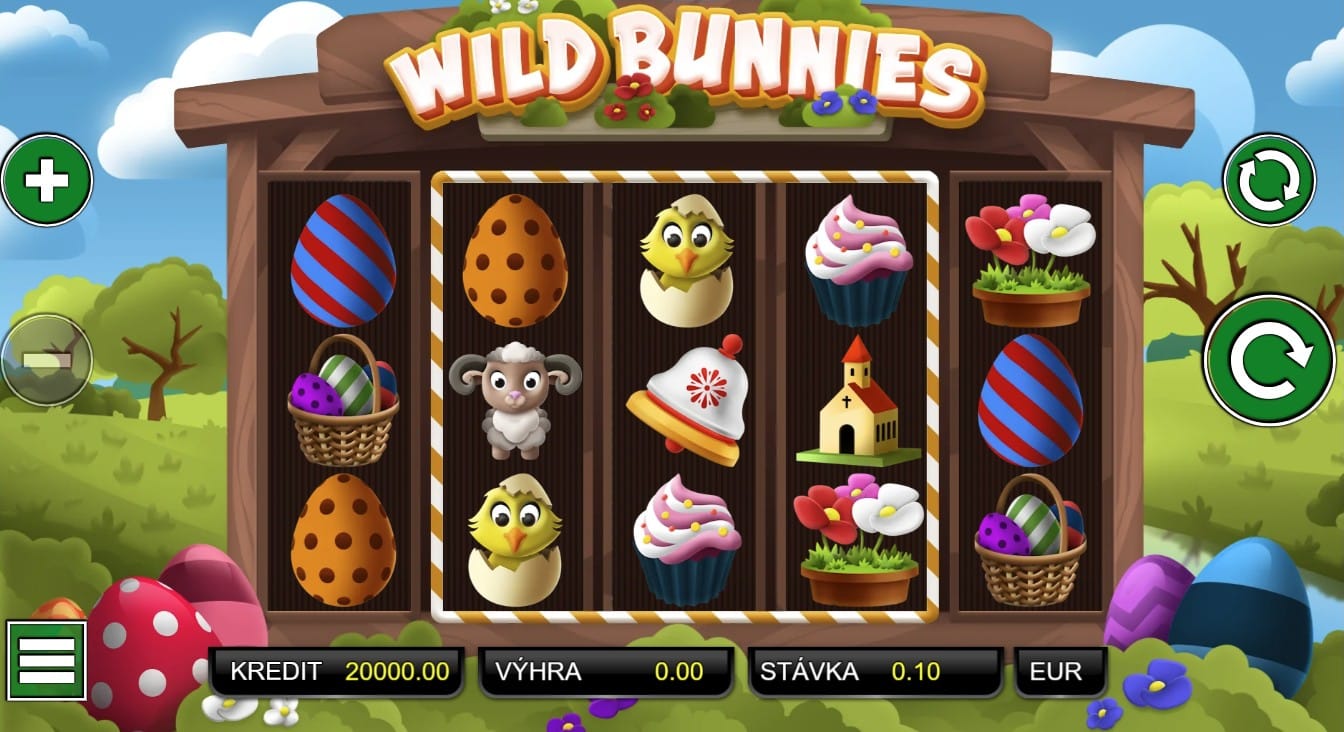The height and width of the screenshot is (732, 1344).
Task: Click the church symbol on reel three
Action: (861, 401)
